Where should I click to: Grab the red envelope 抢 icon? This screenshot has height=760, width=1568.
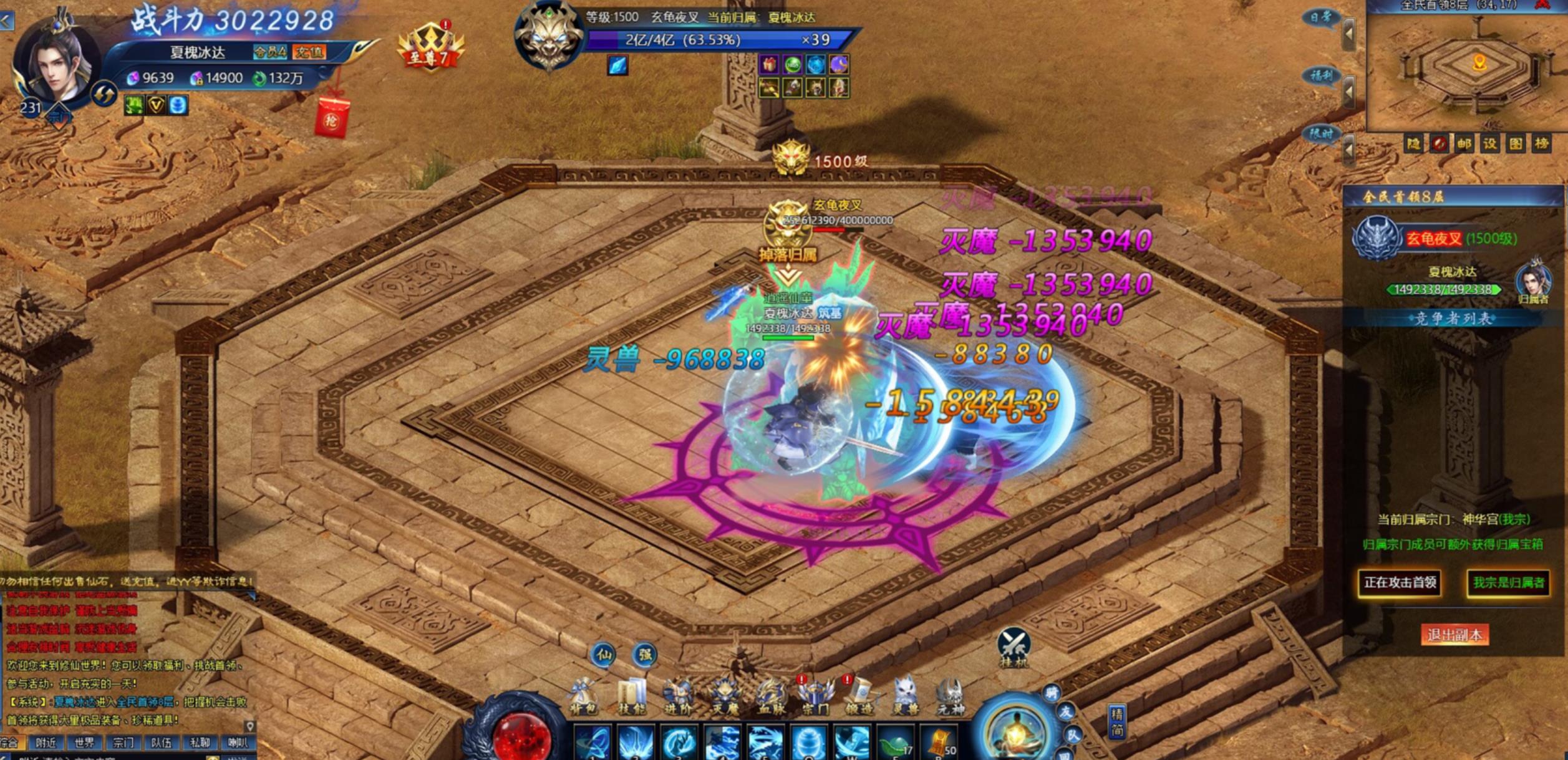[331, 118]
